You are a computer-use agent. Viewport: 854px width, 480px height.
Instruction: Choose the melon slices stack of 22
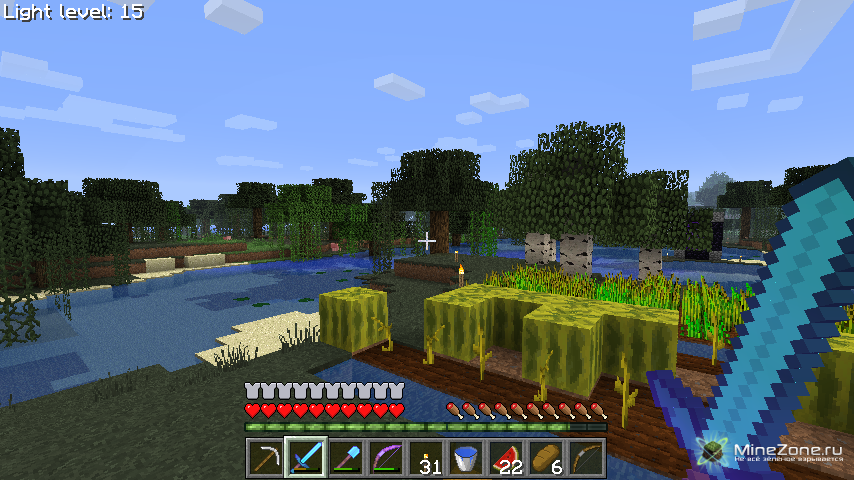506,458
